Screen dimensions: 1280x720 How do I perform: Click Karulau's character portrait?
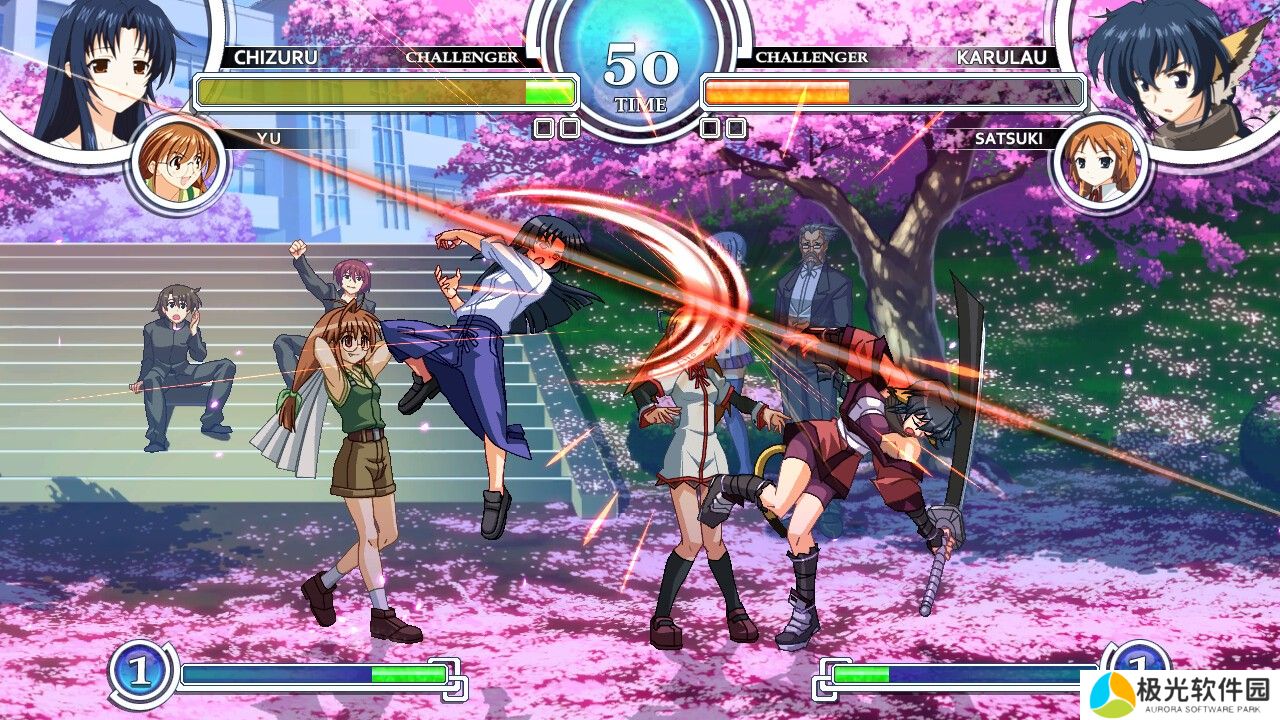click(x=1175, y=70)
